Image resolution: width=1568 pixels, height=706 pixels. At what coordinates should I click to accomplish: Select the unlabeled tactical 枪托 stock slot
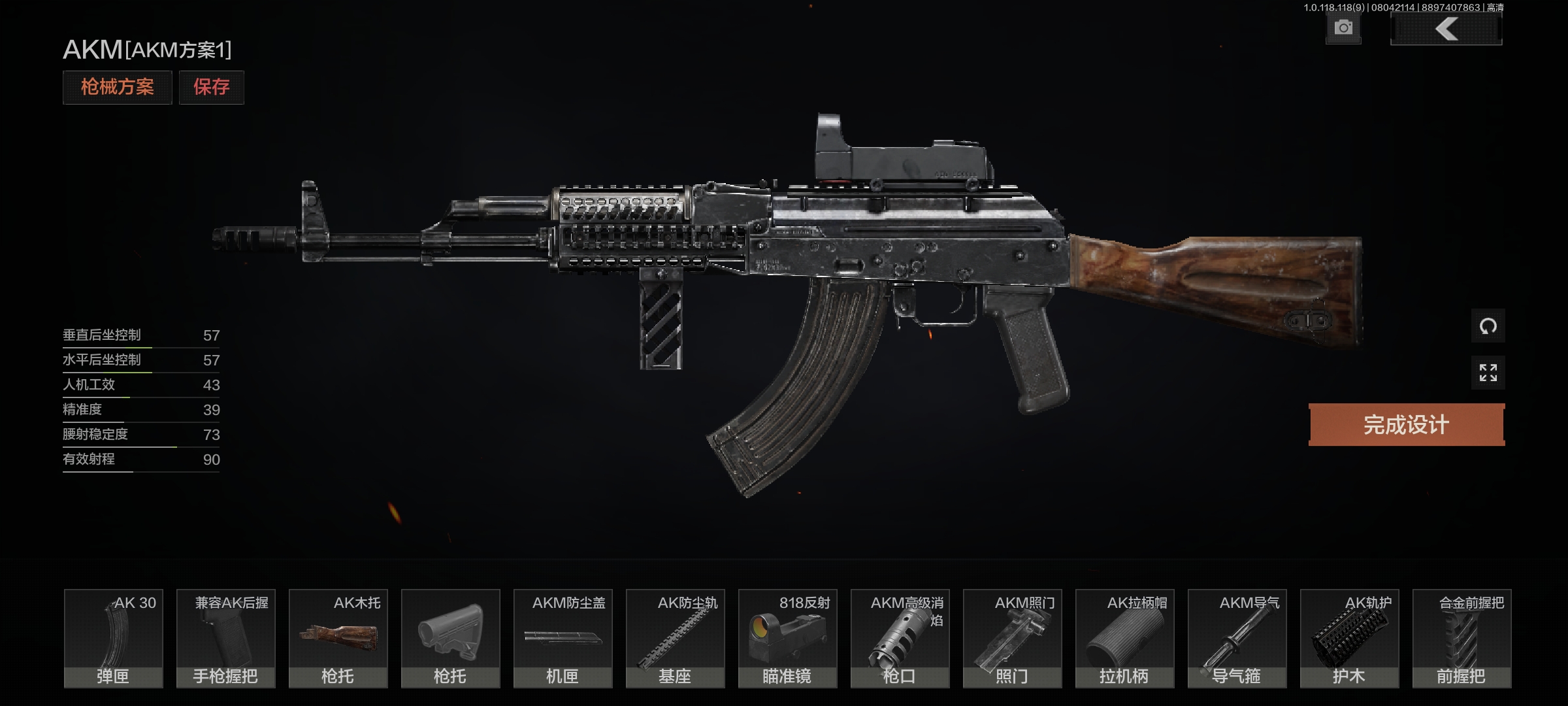[x=450, y=638]
